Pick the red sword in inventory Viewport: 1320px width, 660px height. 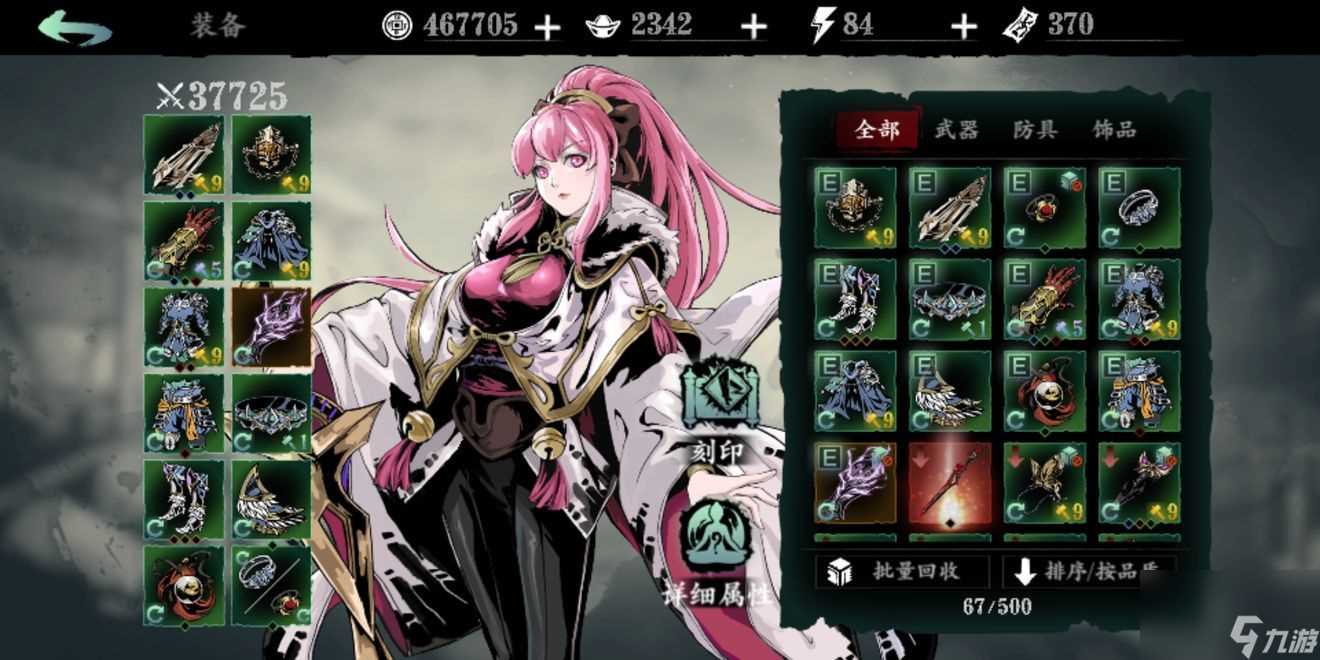(950, 482)
